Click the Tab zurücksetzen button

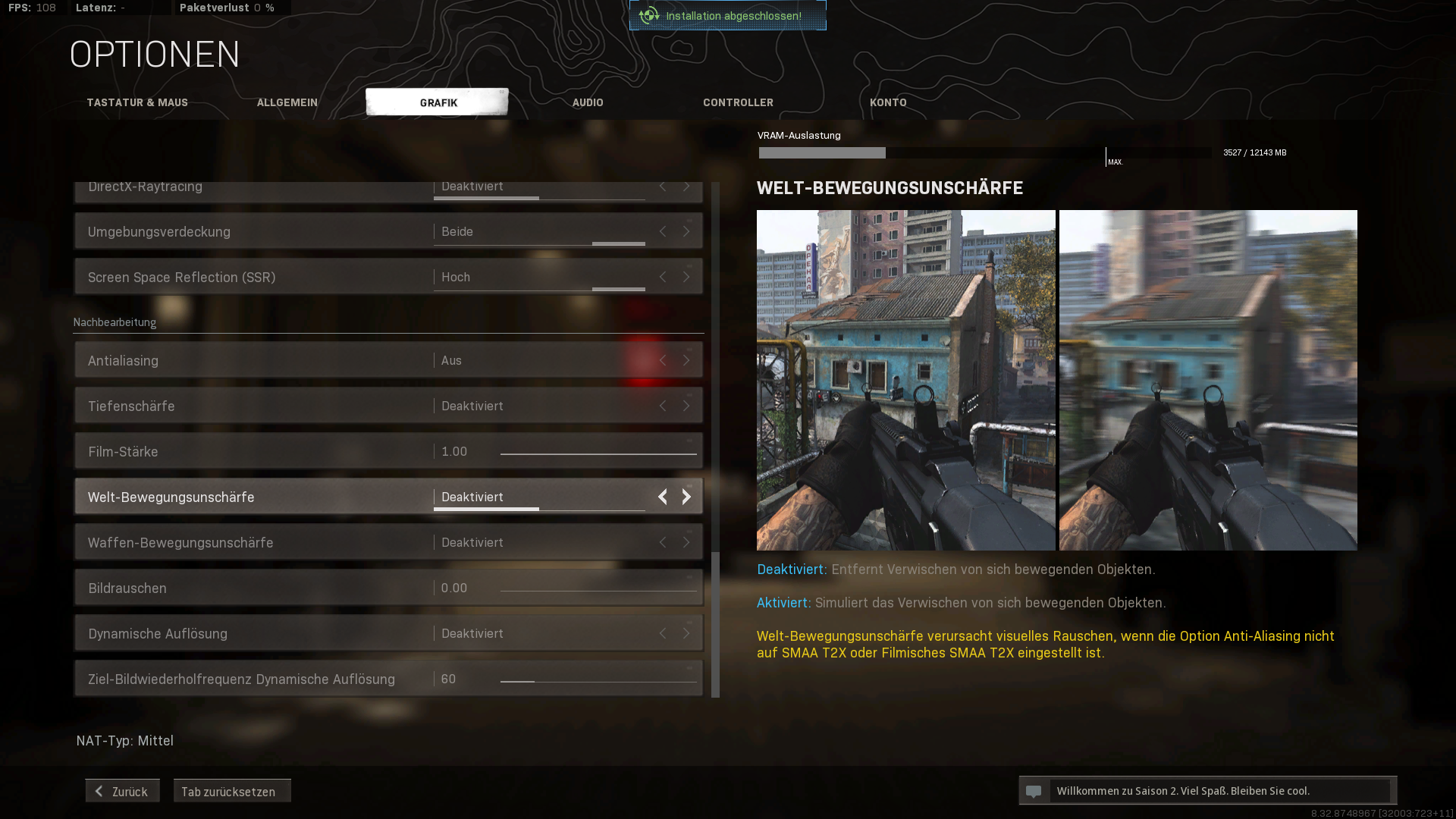(x=232, y=791)
